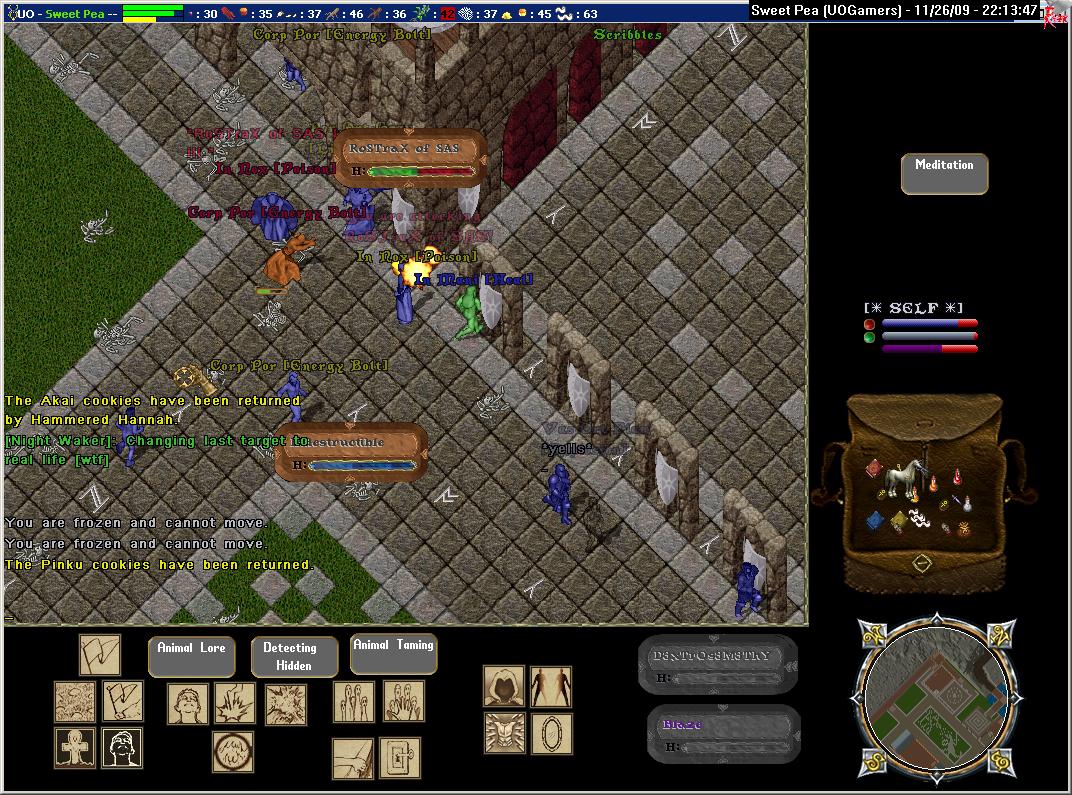Viewport: 1072px width, 795px height.
Task: Use the Meditation skill button
Action: click(944, 173)
